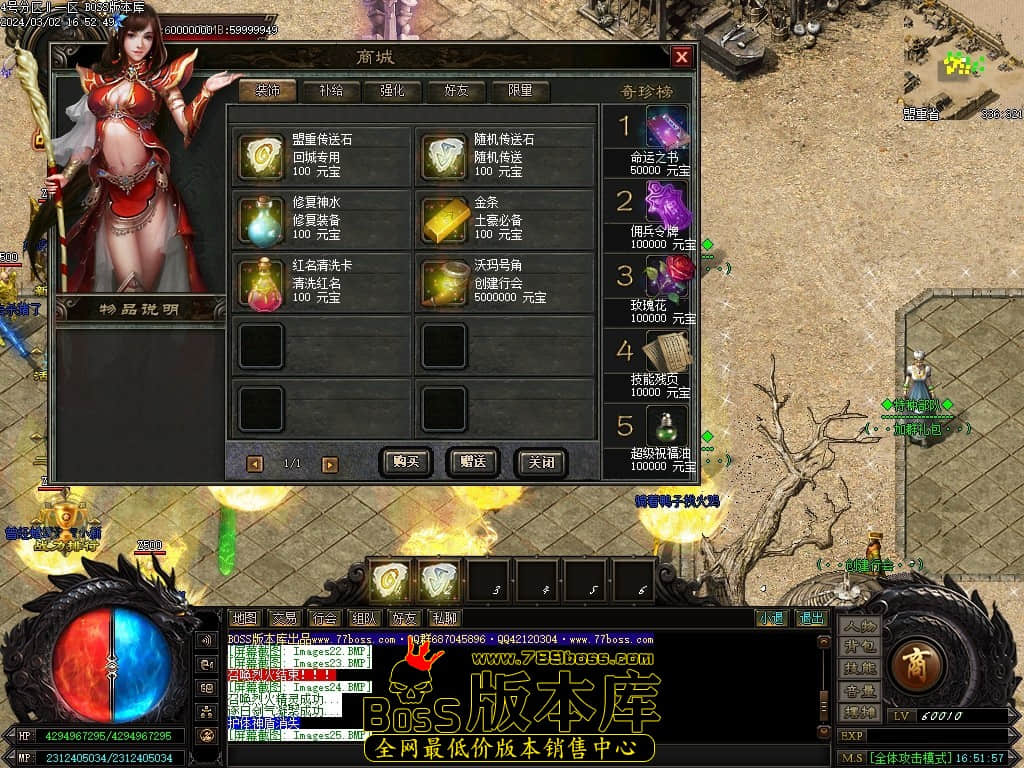This screenshot has height=768, width=1024.
Task: Click the 关闭 close button in shop
Action: 540,463
